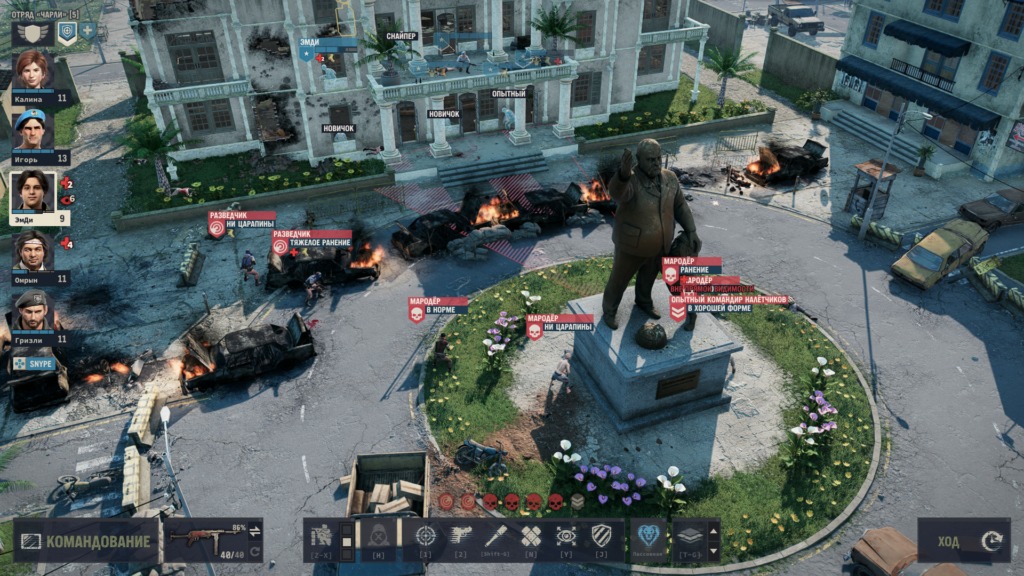Apply the bandage heal ability

pyautogui.click(x=530, y=536)
